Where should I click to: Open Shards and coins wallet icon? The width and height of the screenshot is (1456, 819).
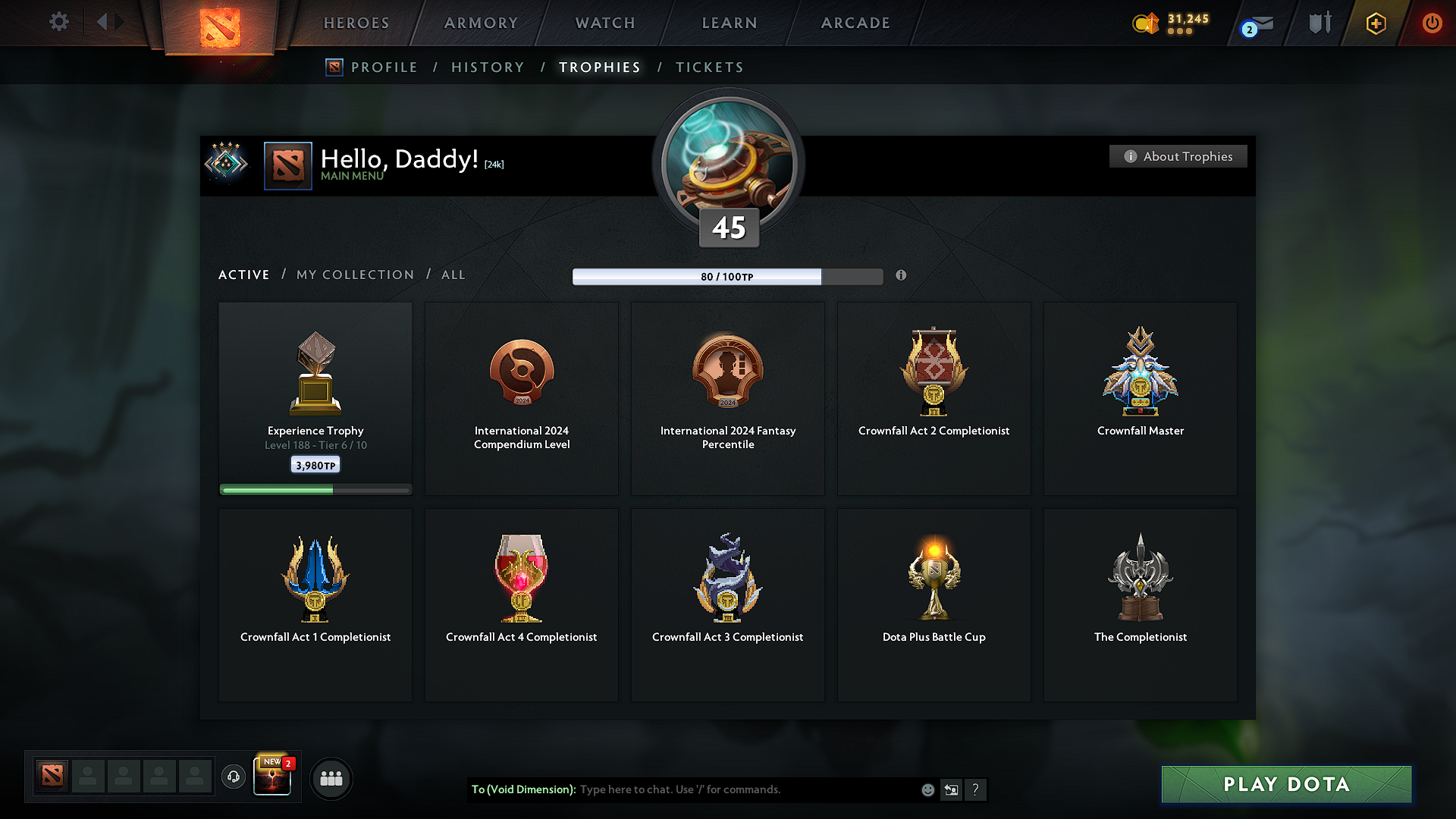(1147, 24)
